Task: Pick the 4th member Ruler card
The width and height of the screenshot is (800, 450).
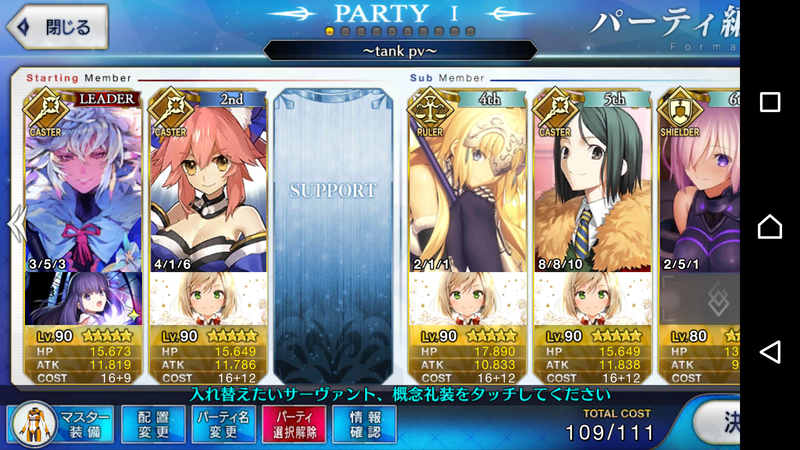Action: click(x=466, y=190)
